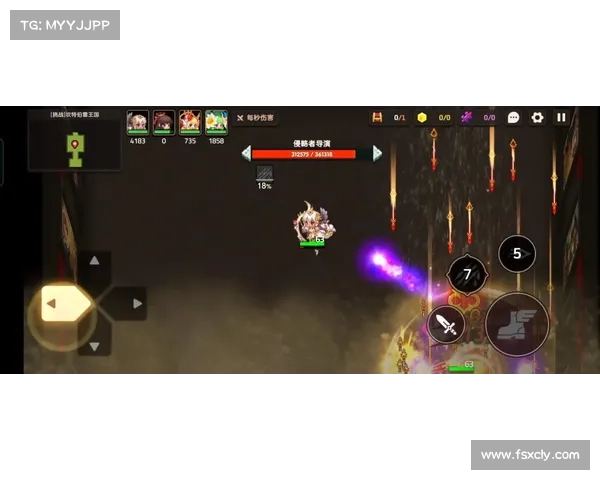Screen dimensions: 600x480
Task: Select the first party hero portrait
Action: point(138,122)
